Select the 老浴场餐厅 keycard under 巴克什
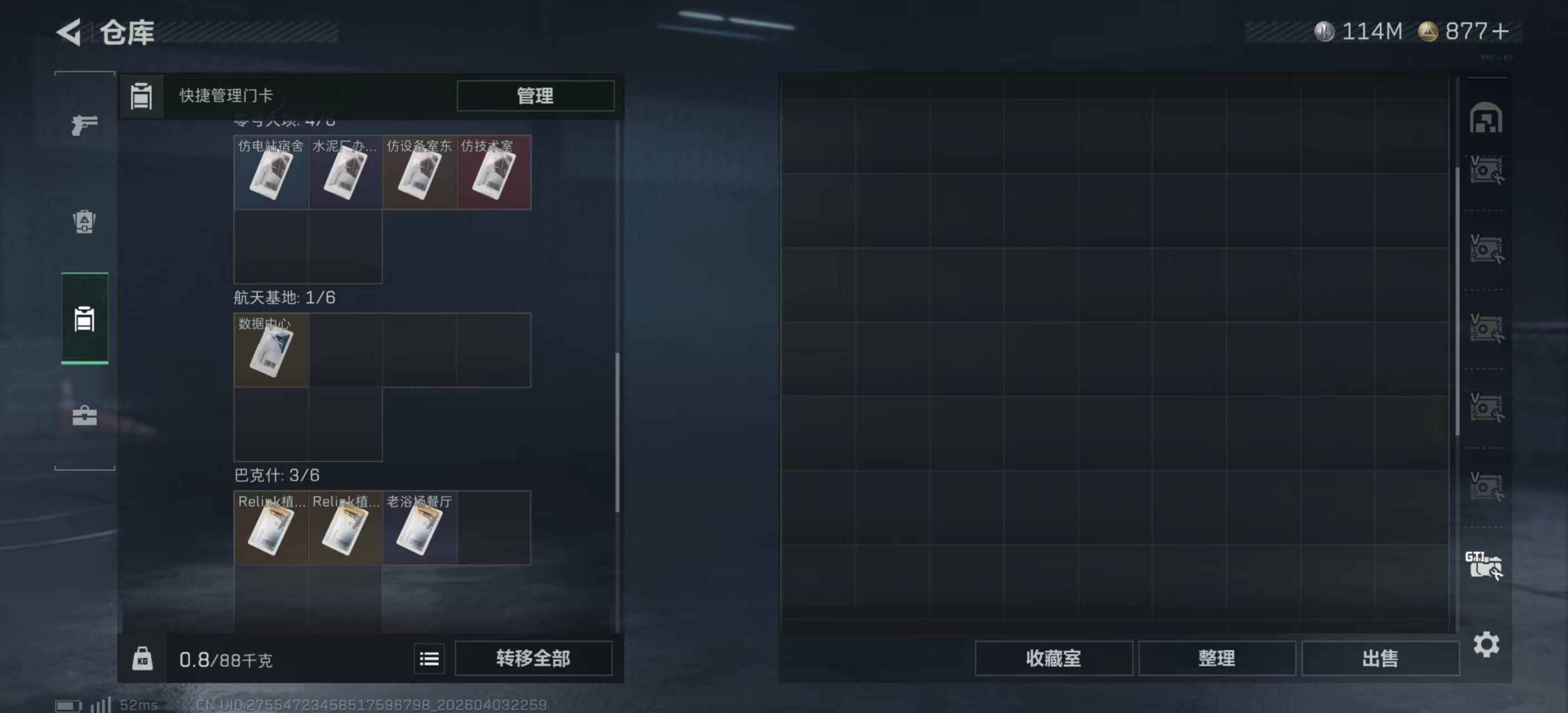The width and height of the screenshot is (1568, 713). pos(419,528)
